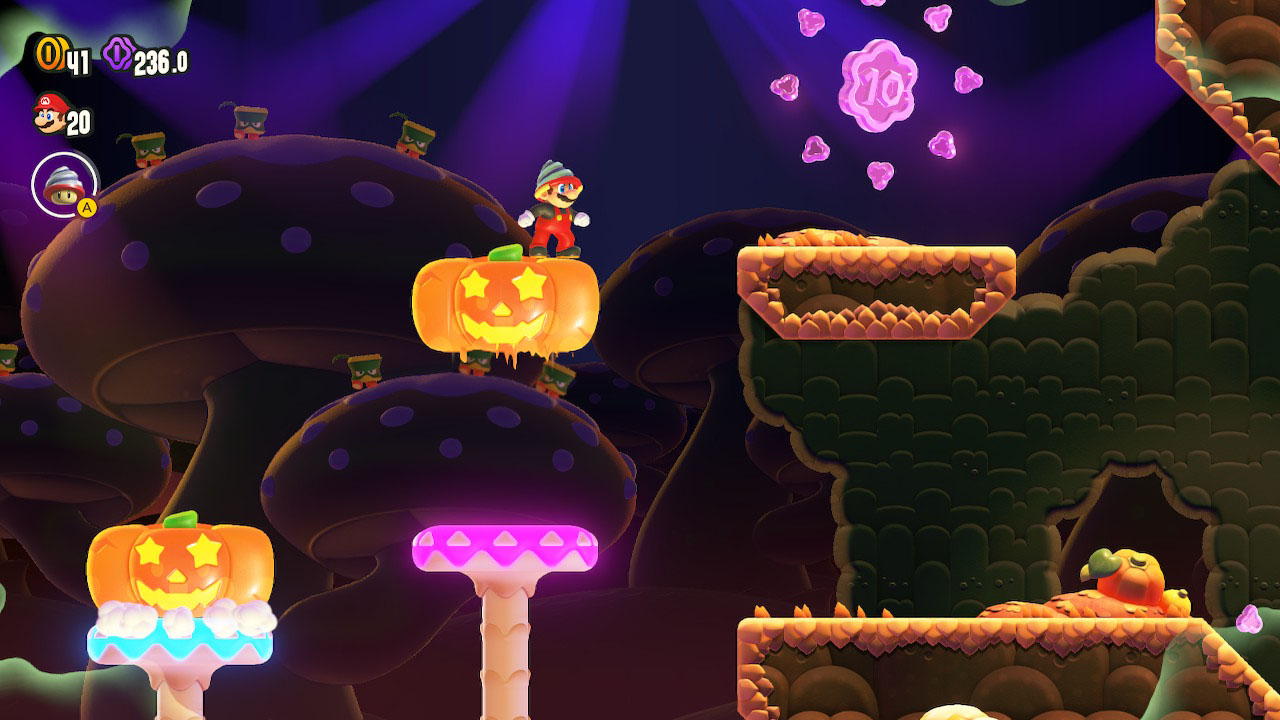Image resolution: width=1280 pixels, height=720 pixels.
Task: Use the stored Drill Mushroom item
Action: [64, 185]
